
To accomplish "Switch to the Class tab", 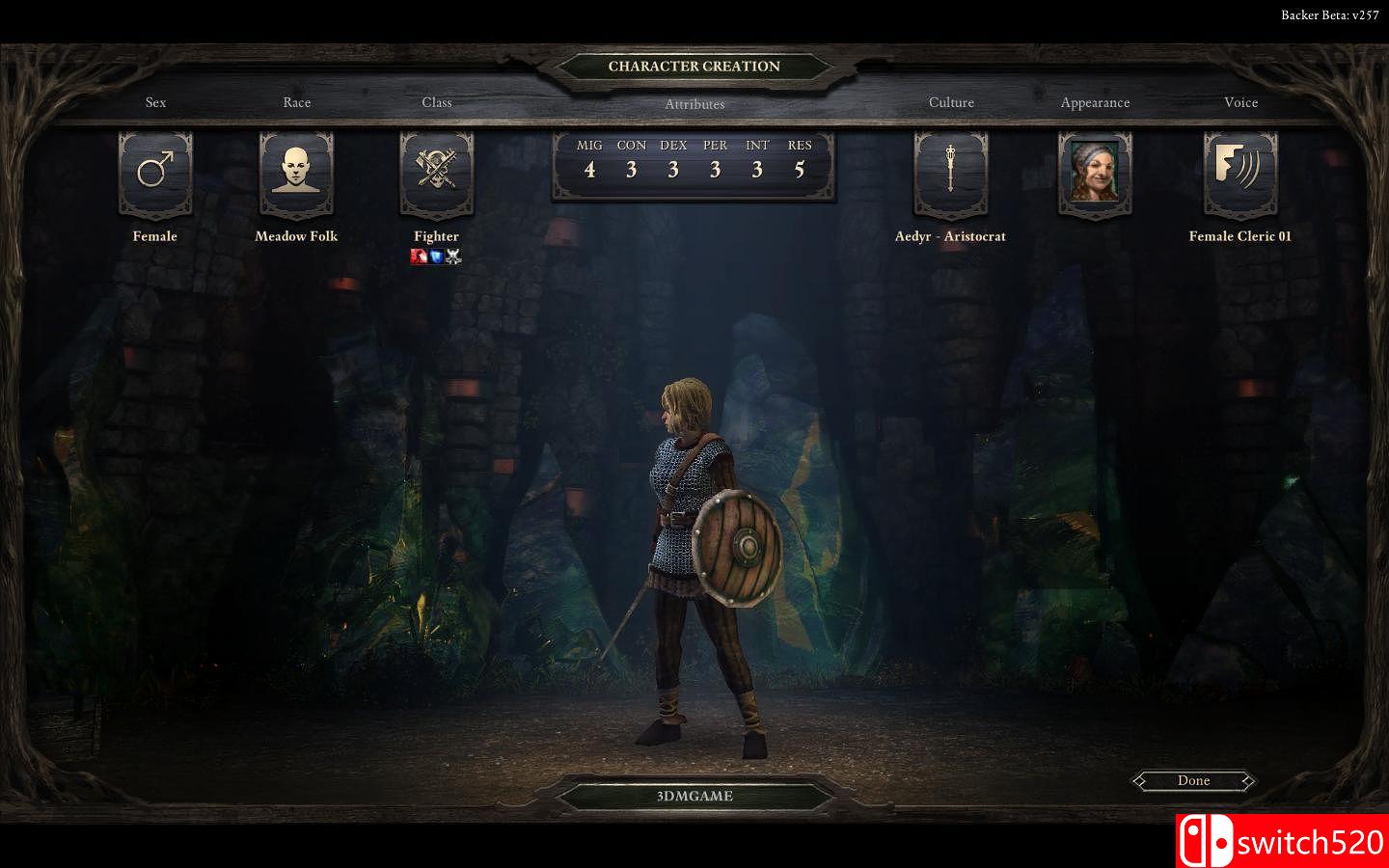I will click(x=436, y=102).
